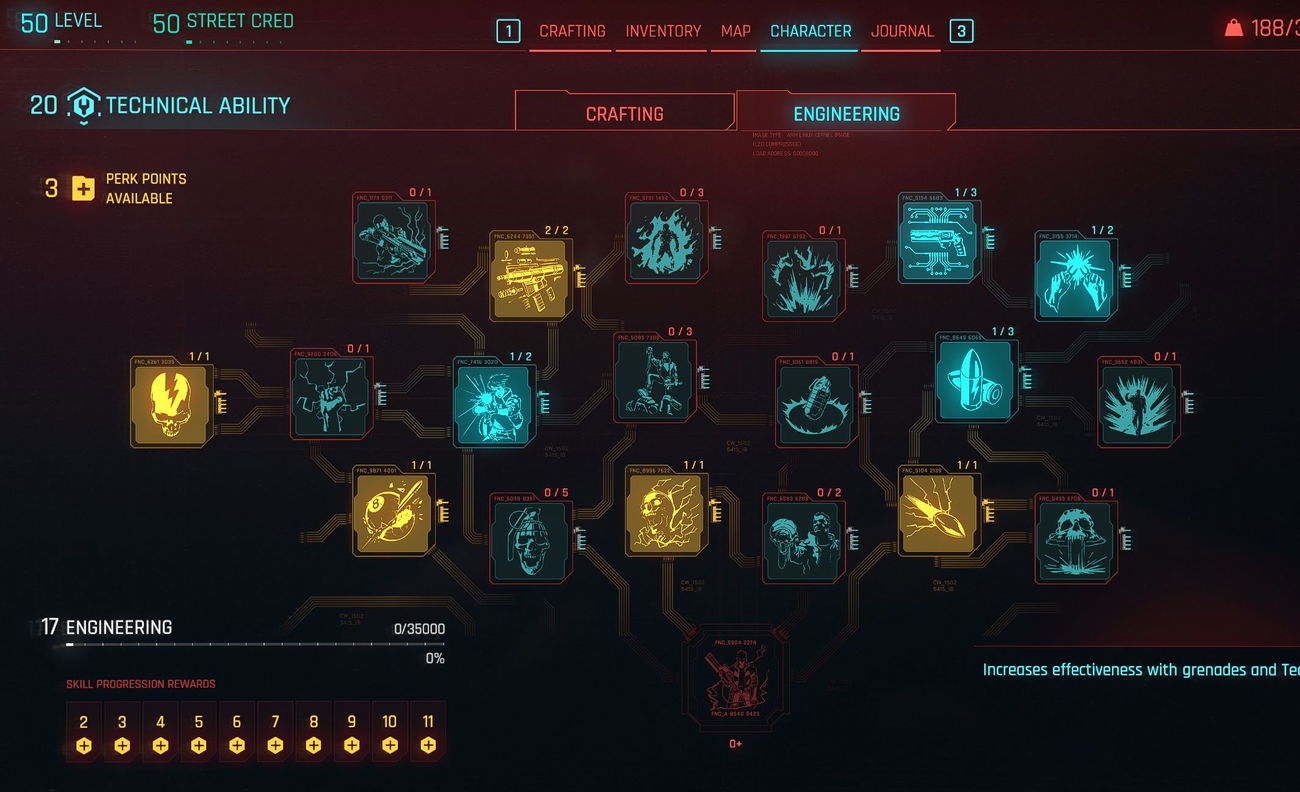This screenshot has height=792, width=1300.
Task: Choose the mushroom cloud skull perk
Action: (x=1074, y=541)
